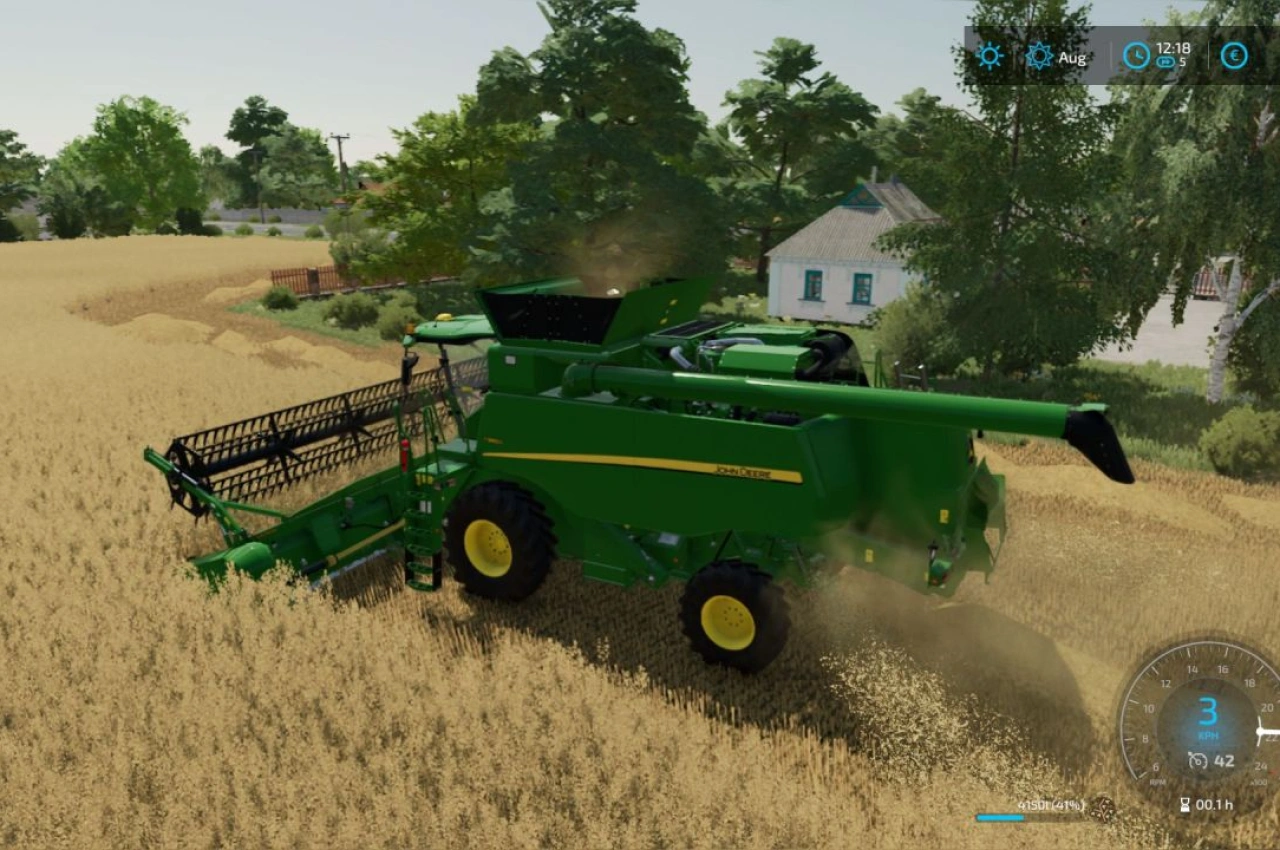1280x850 pixels.
Task: Toggle the KPH speed readout display
Action: tap(1208, 735)
